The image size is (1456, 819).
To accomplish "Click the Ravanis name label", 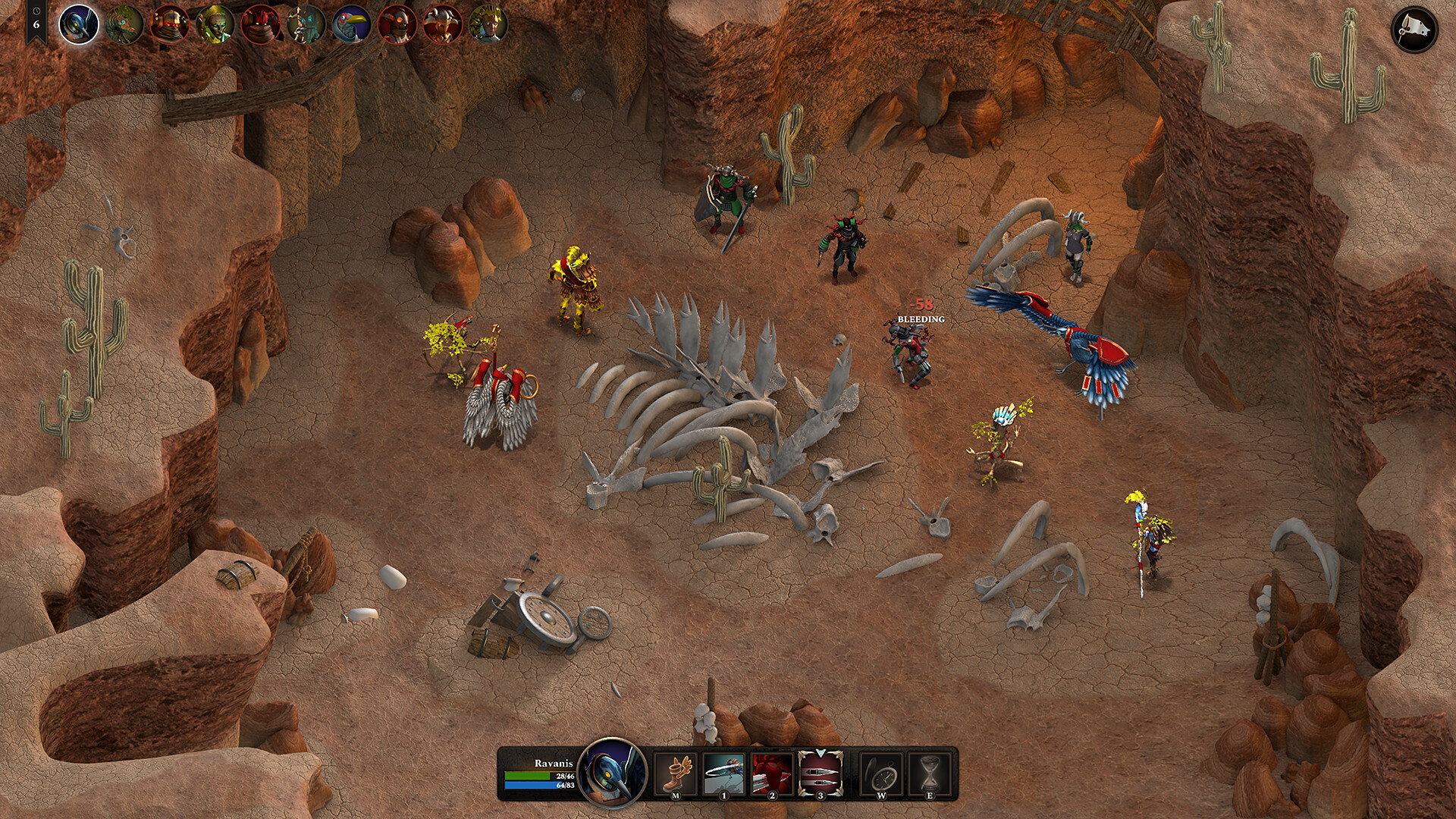I will tap(554, 764).
